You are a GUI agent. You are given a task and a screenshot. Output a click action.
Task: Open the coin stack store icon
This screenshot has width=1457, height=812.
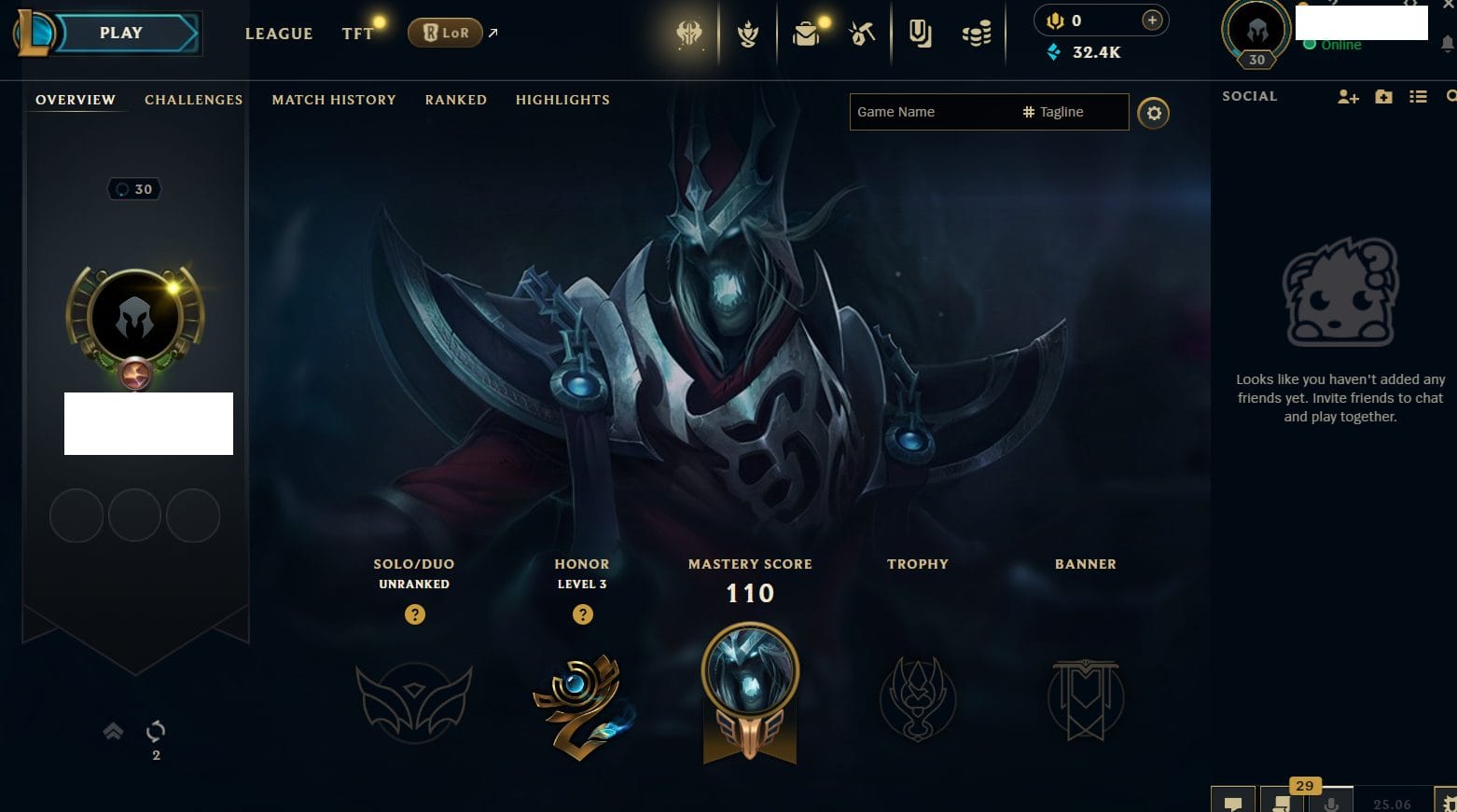click(977, 34)
